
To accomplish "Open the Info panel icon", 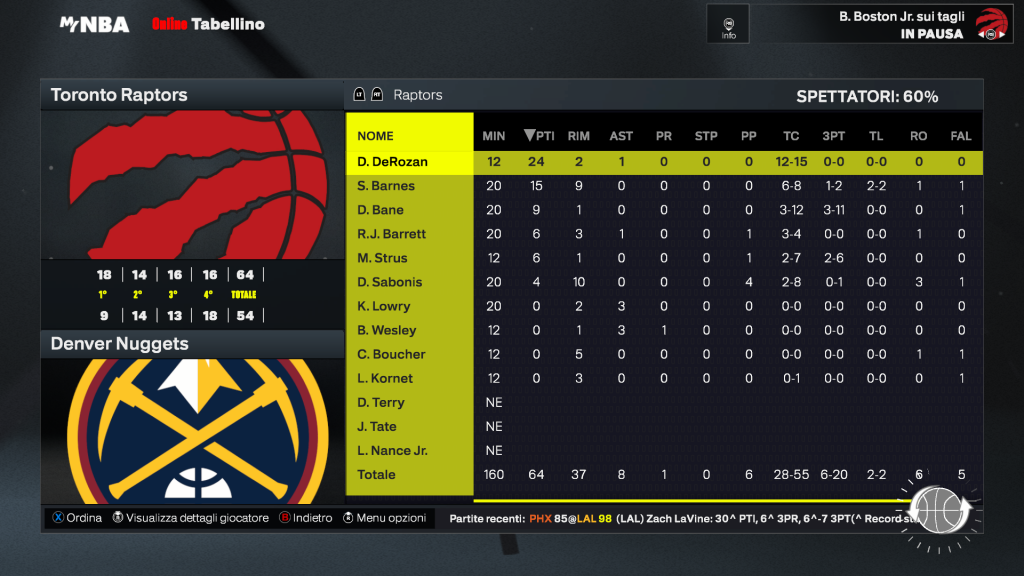I will pos(728,25).
